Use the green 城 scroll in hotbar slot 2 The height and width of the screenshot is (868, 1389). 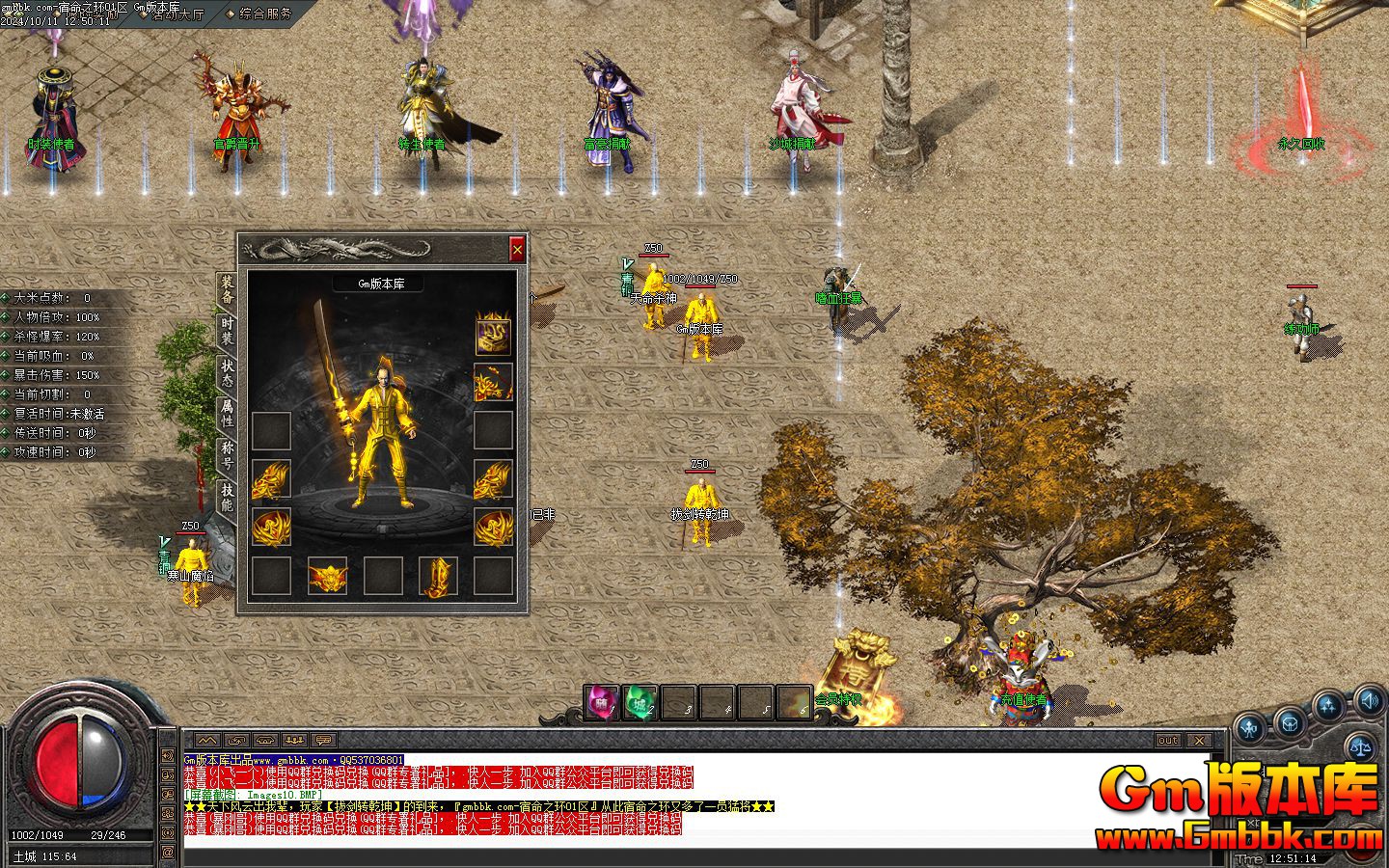pos(640,703)
